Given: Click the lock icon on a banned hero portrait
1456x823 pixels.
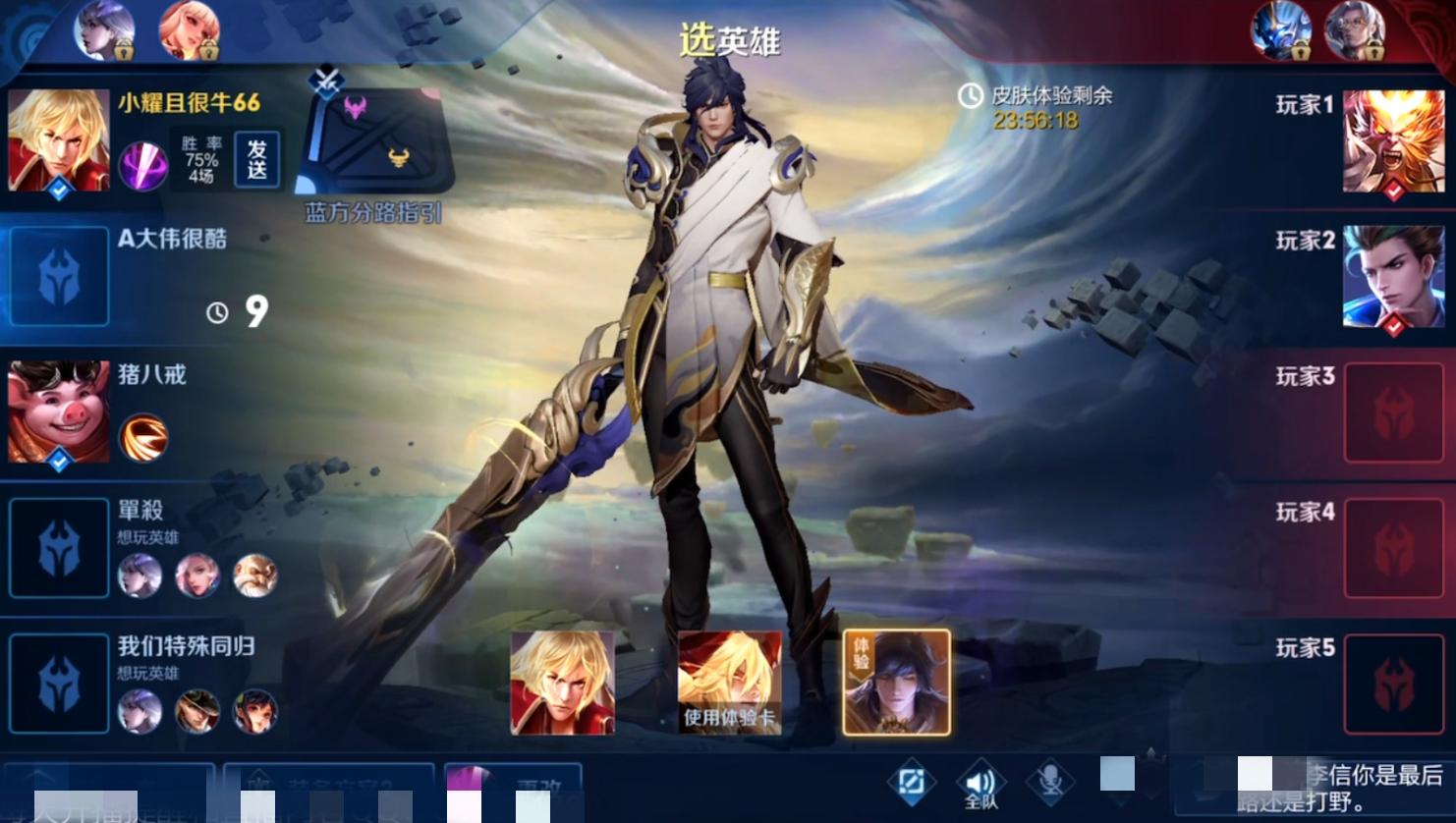Looking at the screenshot, I should 123,52.
